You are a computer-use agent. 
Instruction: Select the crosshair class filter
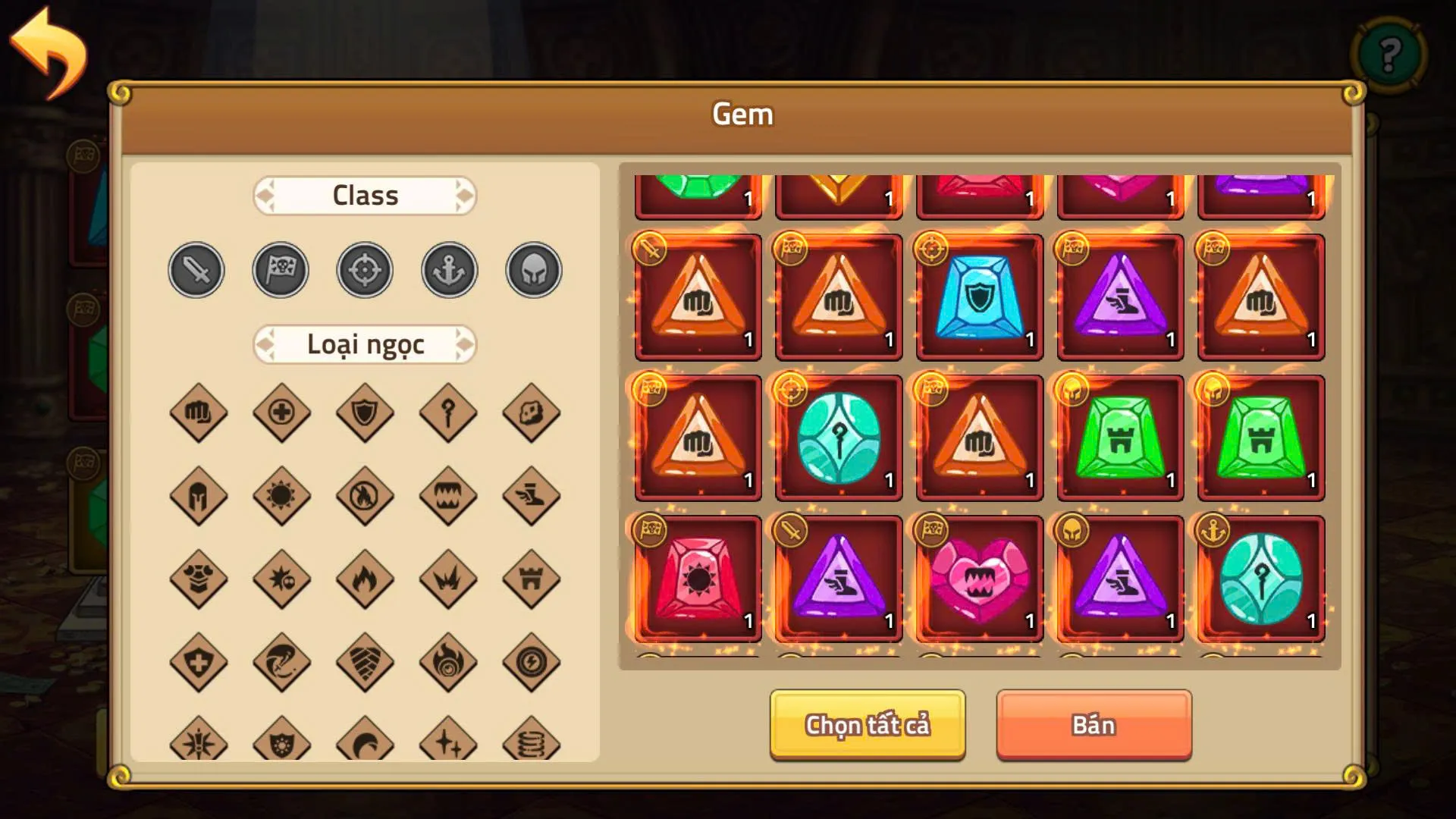tap(364, 270)
